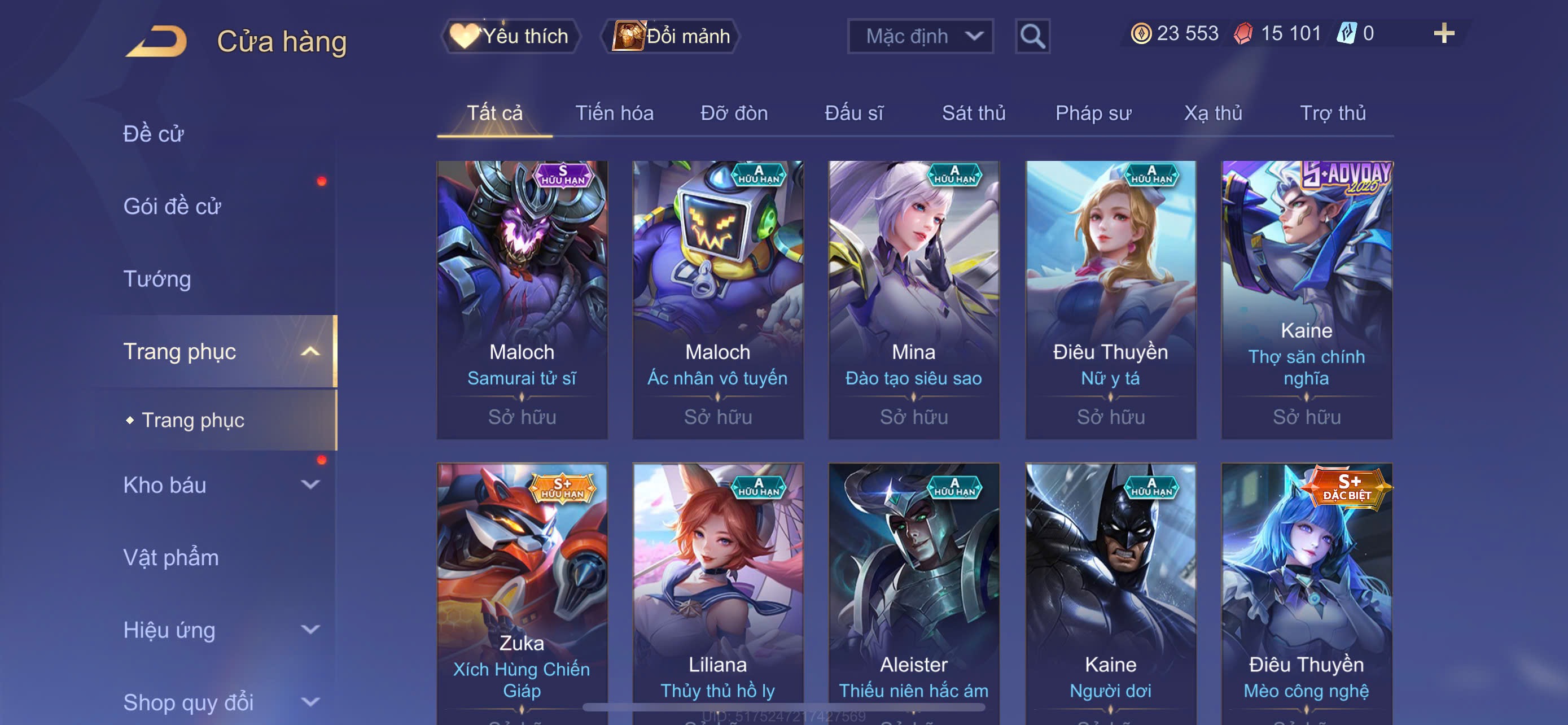
Task: Choose the Trợ thủ tab
Action: click(1333, 113)
